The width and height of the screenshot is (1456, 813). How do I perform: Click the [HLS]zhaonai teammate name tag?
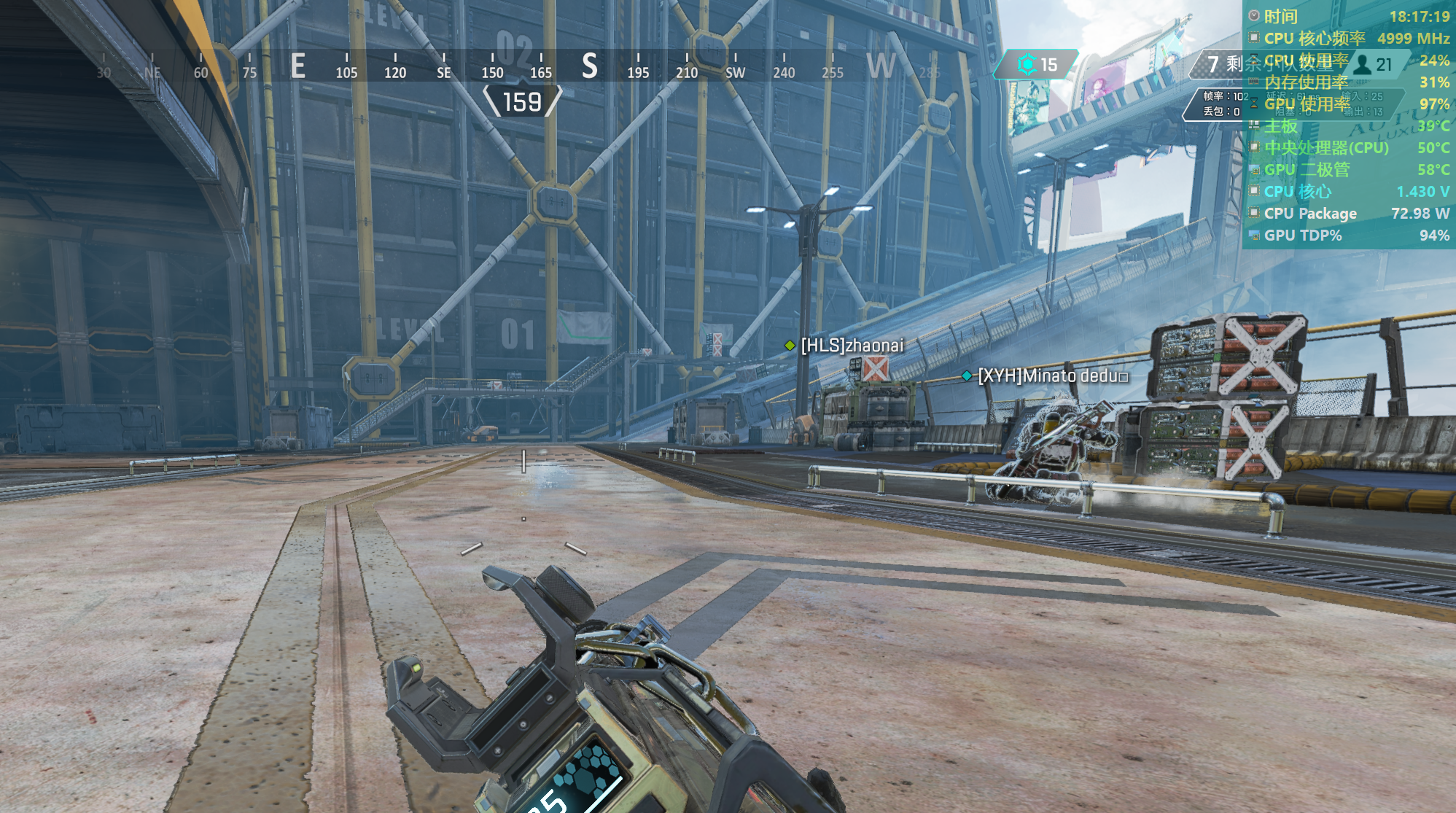click(x=851, y=346)
